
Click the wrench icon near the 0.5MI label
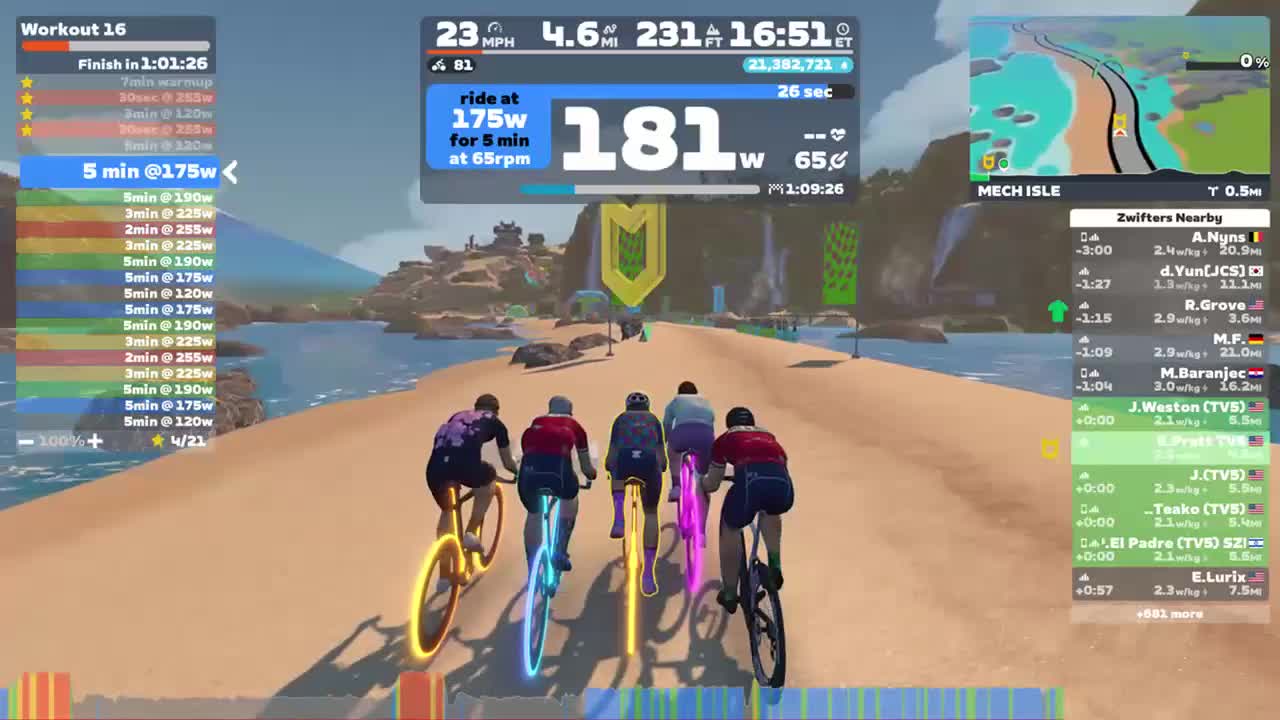click(1211, 190)
